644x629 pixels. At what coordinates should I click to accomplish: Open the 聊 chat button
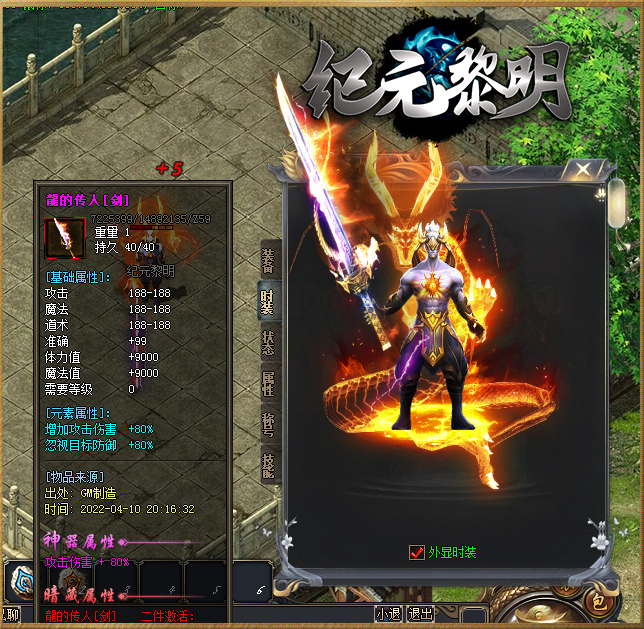tap(10, 614)
